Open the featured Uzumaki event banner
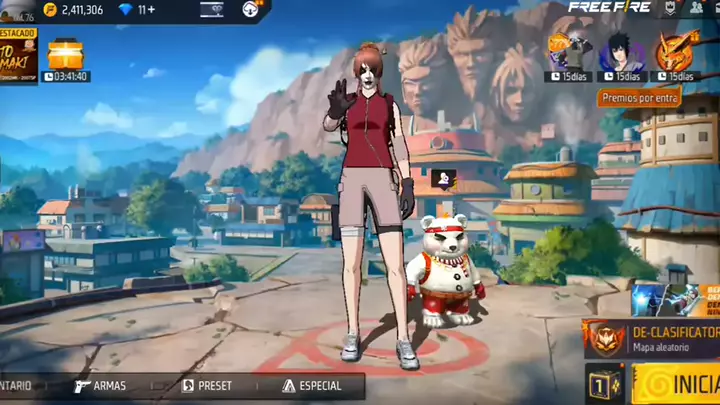The width and height of the screenshot is (720, 405). coord(18,55)
